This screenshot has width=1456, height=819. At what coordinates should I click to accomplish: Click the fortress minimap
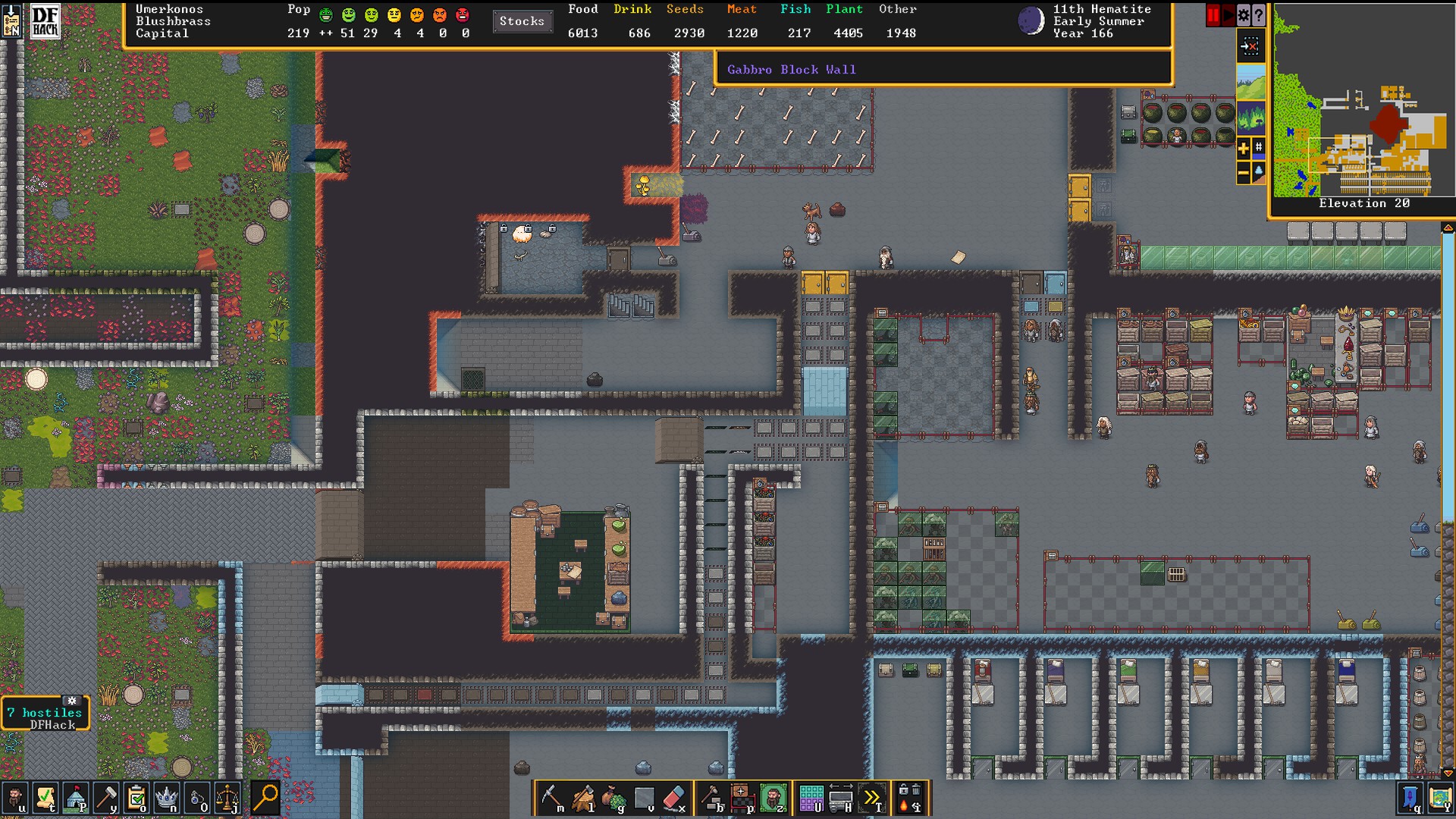click(x=1363, y=102)
